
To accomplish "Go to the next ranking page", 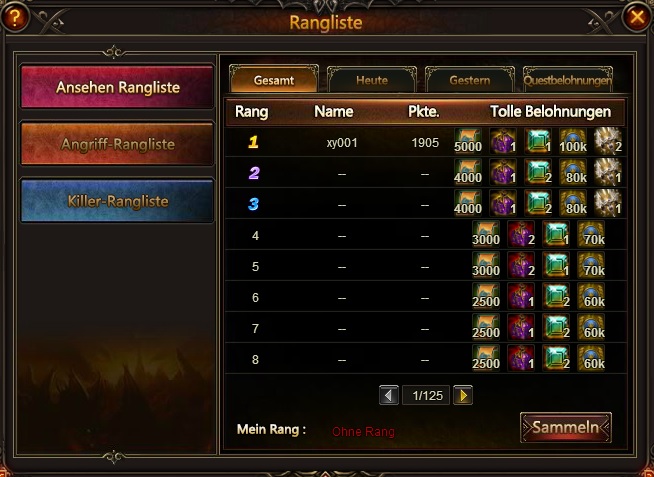I will tap(462, 396).
